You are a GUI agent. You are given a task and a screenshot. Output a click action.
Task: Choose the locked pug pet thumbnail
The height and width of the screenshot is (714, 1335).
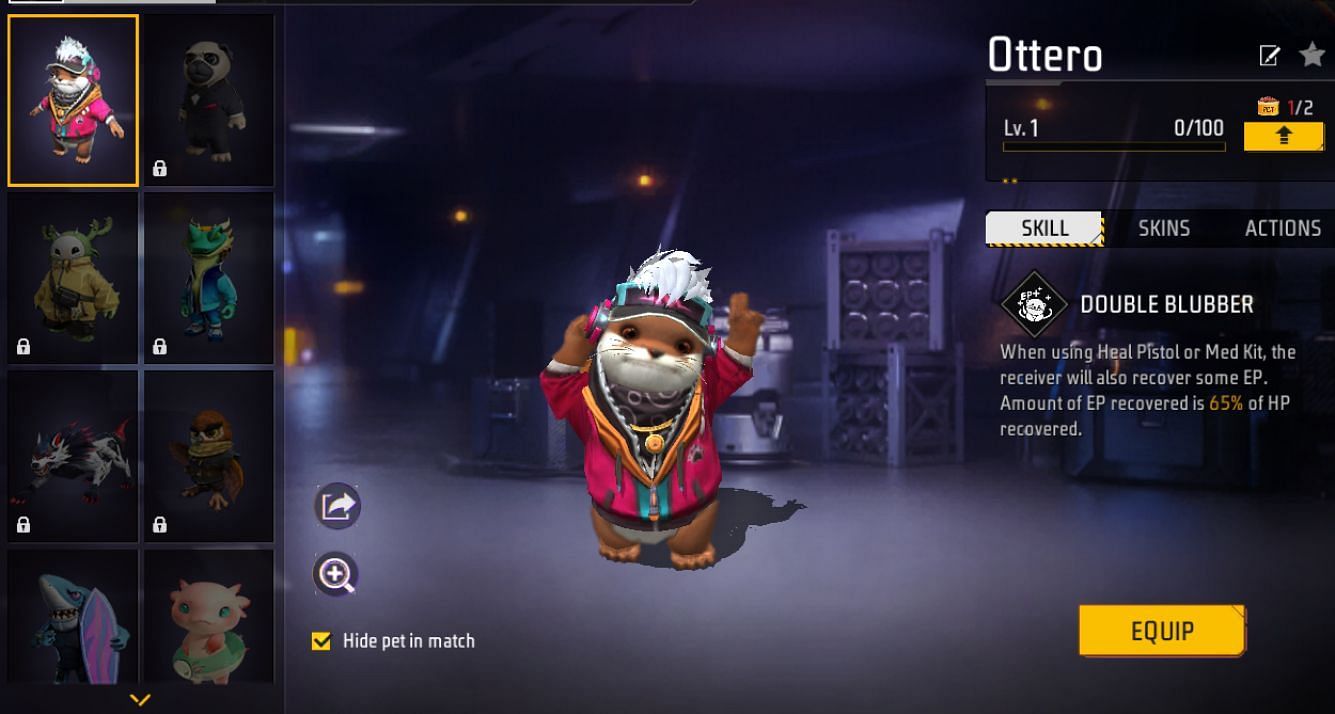tap(209, 101)
